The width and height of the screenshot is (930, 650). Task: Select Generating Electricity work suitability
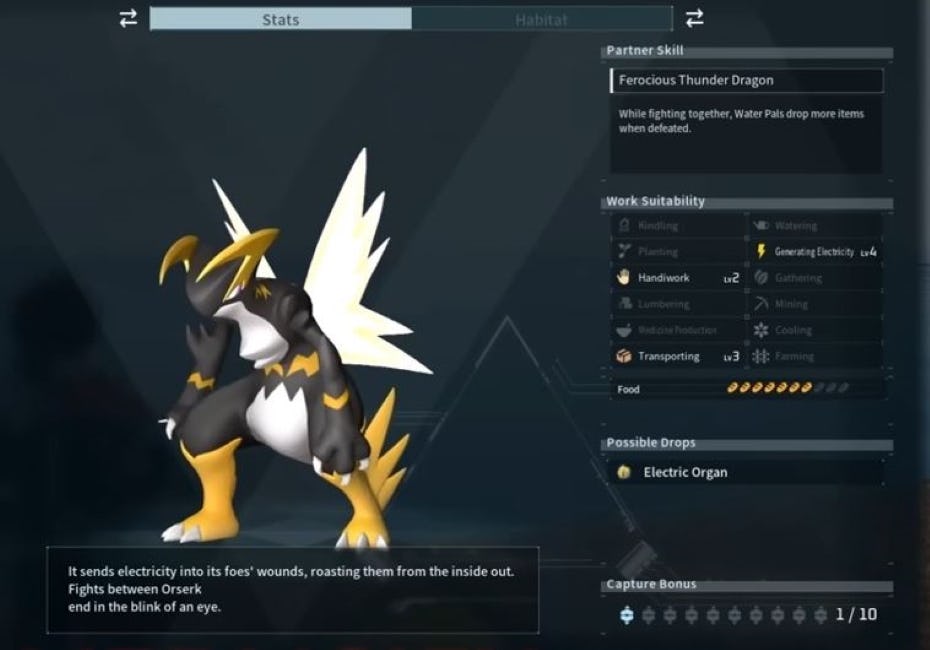coord(815,252)
